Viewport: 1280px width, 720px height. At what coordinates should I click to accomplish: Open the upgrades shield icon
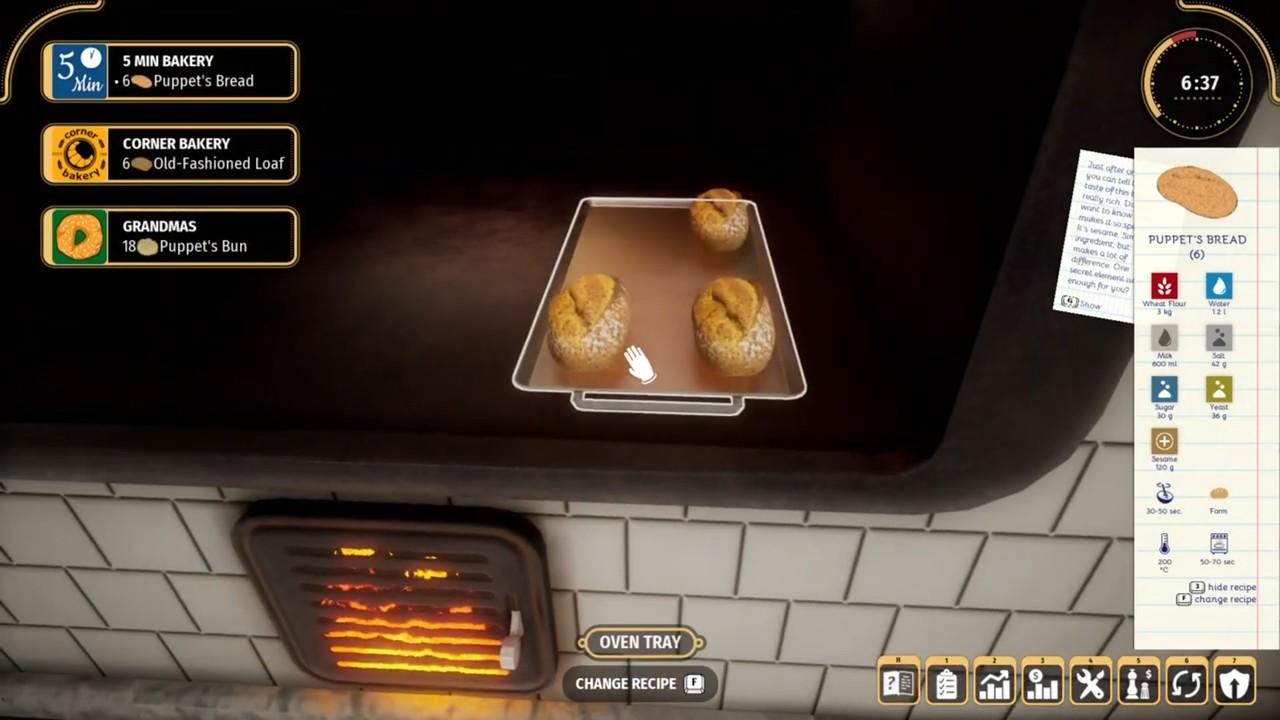click(x=1235, y=681)
